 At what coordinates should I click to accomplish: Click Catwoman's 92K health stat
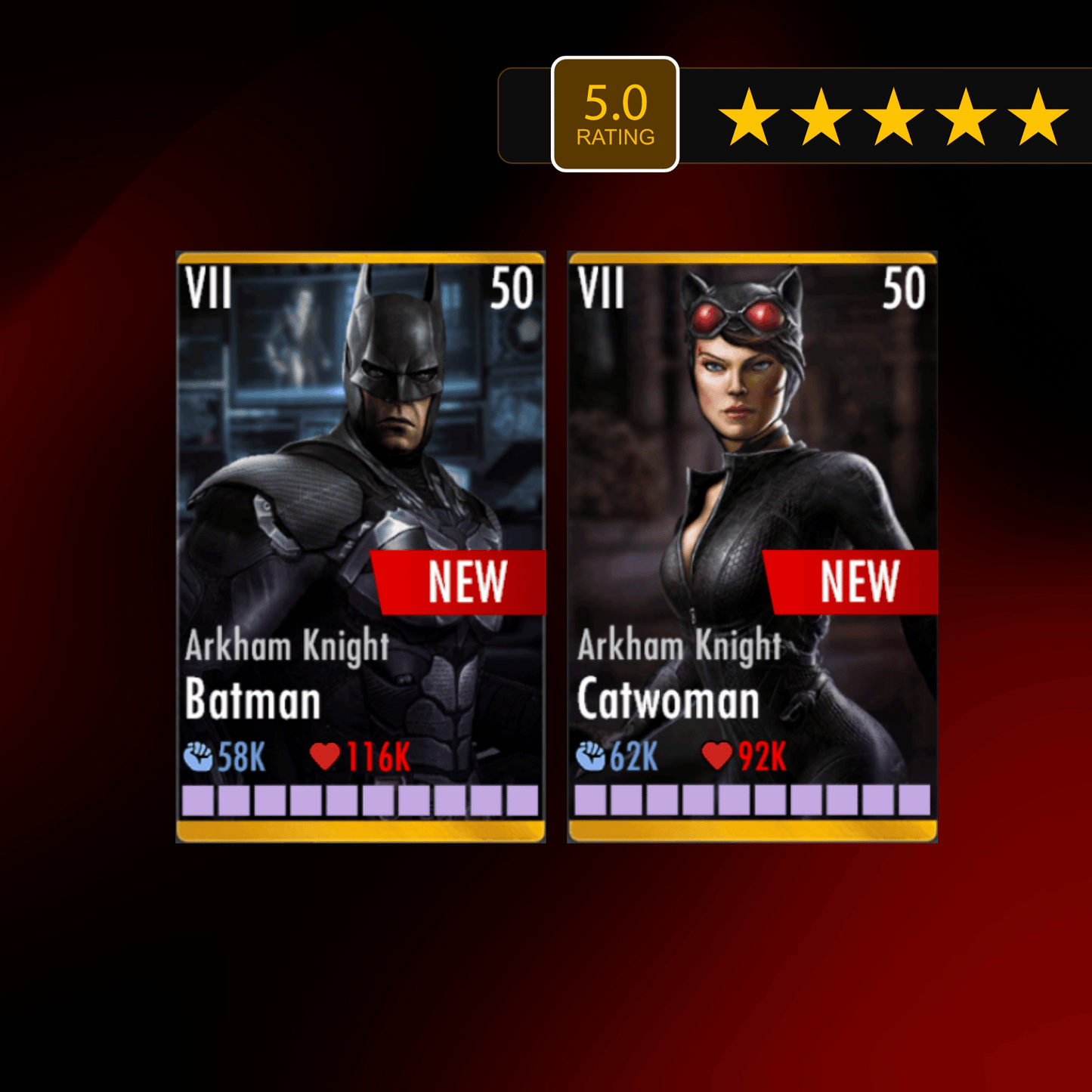(763, 753)
